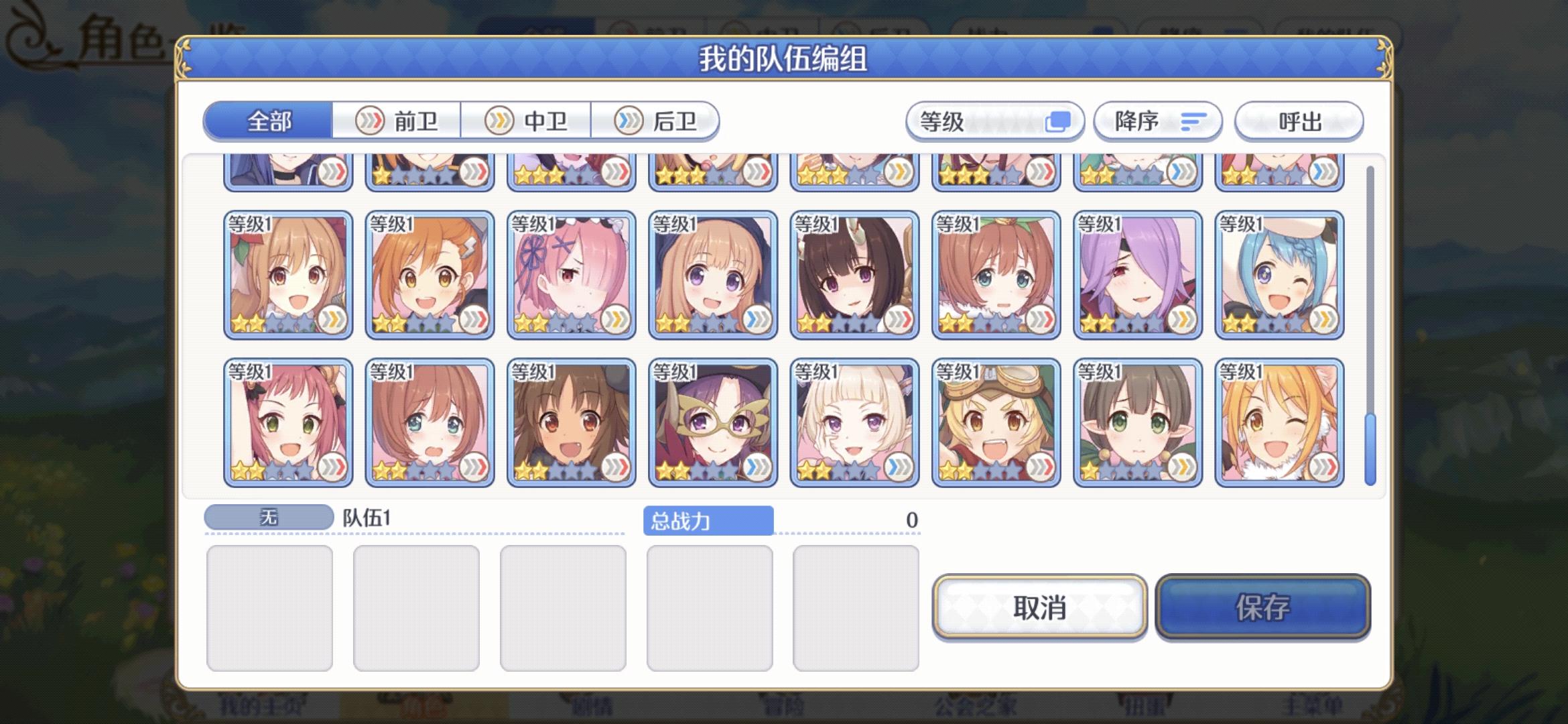The image size is (1568, 724).
Task: Switch to the 前卫 vanguard tab
Action: tap(397, 121)
